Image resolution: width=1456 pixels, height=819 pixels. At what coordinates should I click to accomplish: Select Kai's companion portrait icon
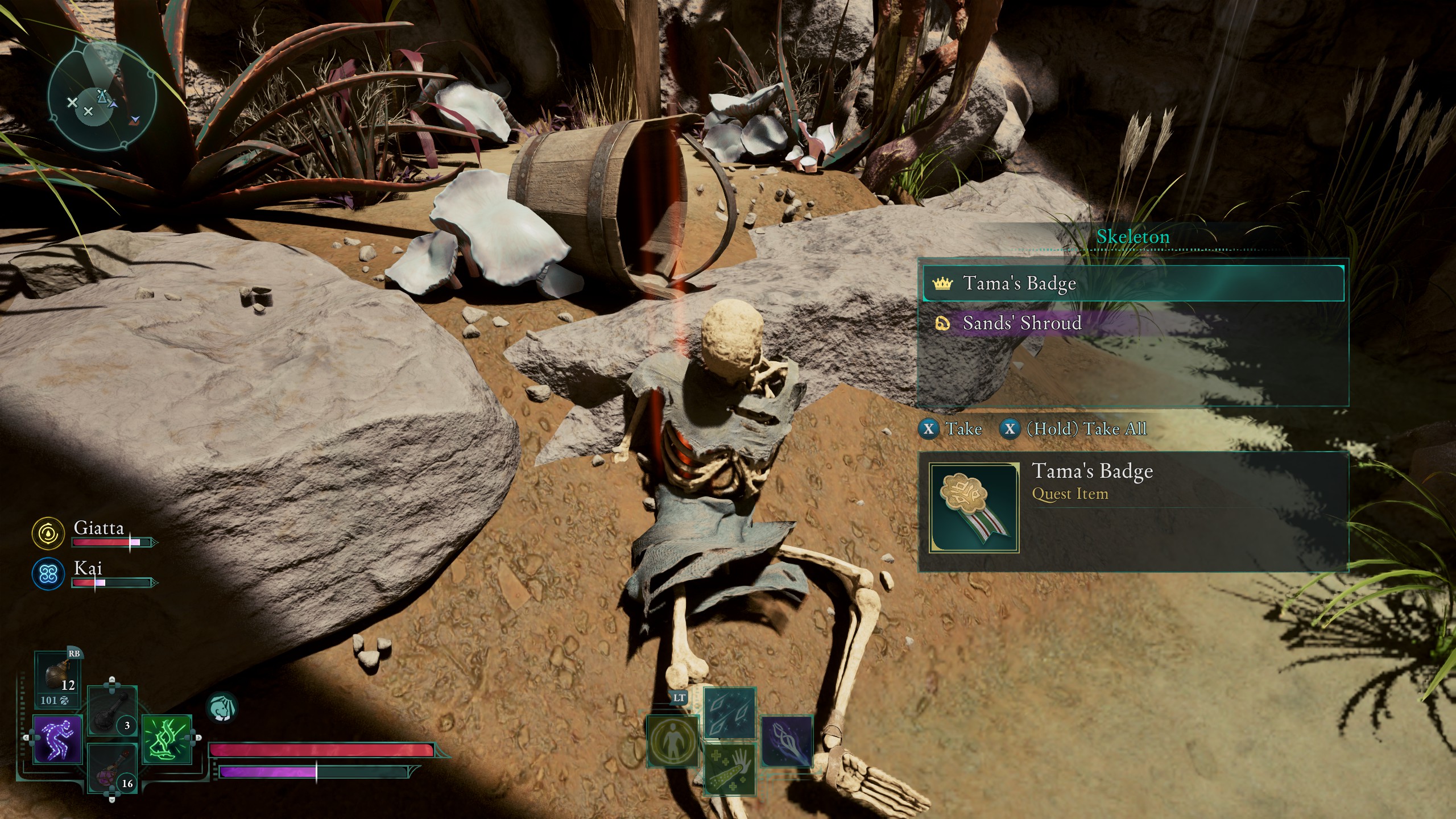point(48,573)
